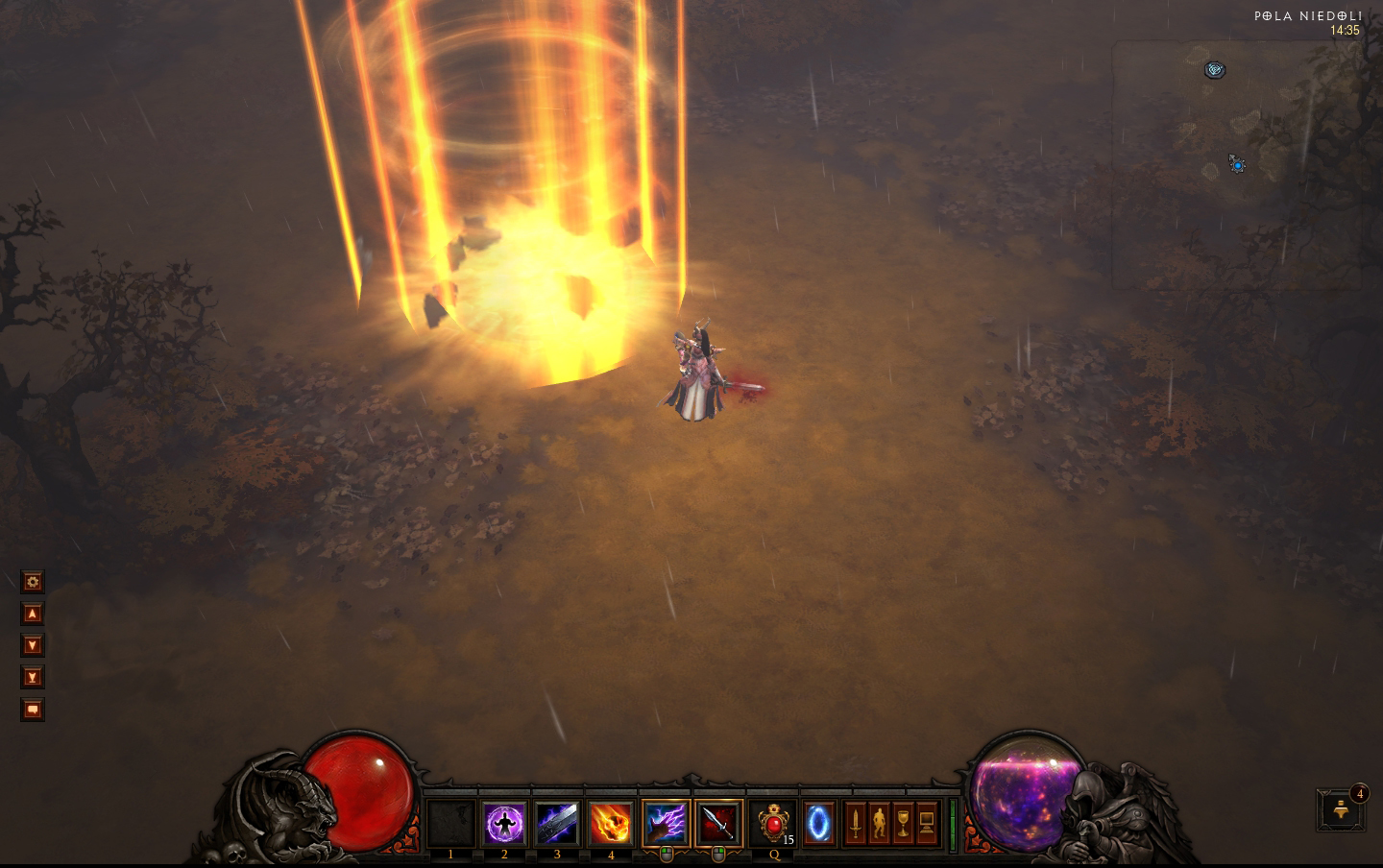Drink the red health potion
This screenshot has width=1383, height=868.
tap(772, 823)
